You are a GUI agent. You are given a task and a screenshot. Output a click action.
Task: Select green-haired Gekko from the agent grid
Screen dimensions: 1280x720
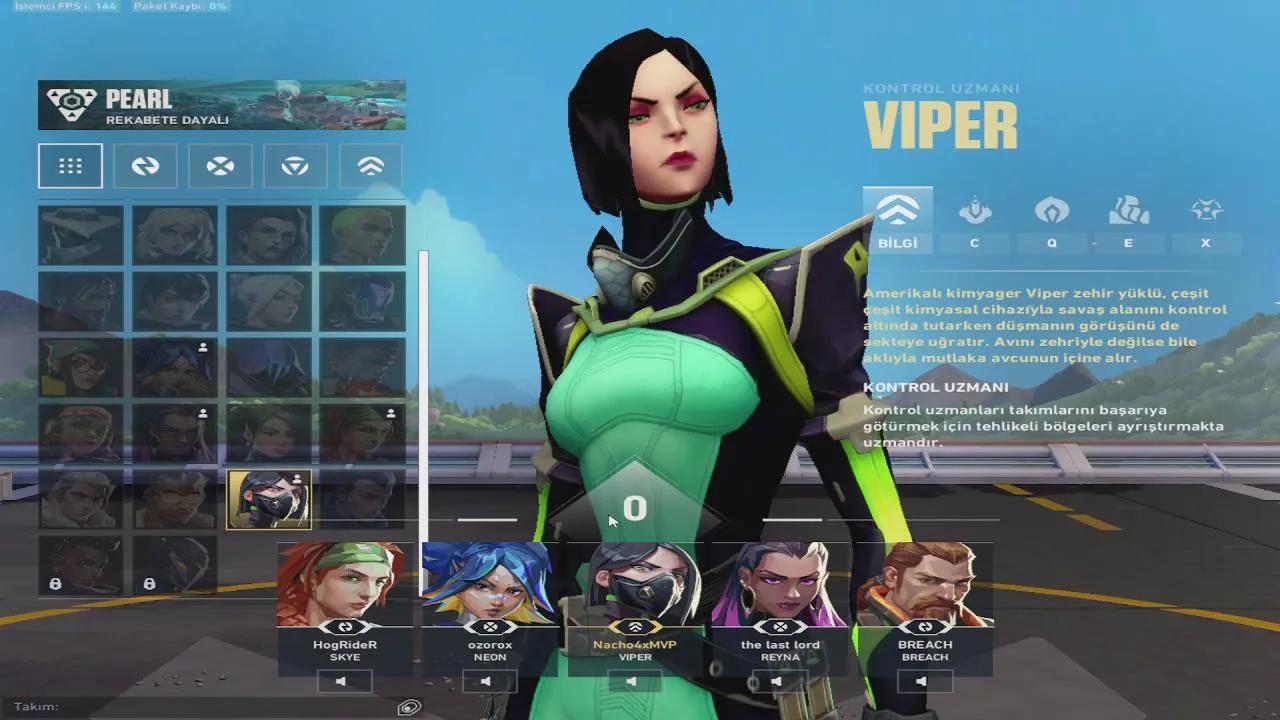click(x=362, y=235)
